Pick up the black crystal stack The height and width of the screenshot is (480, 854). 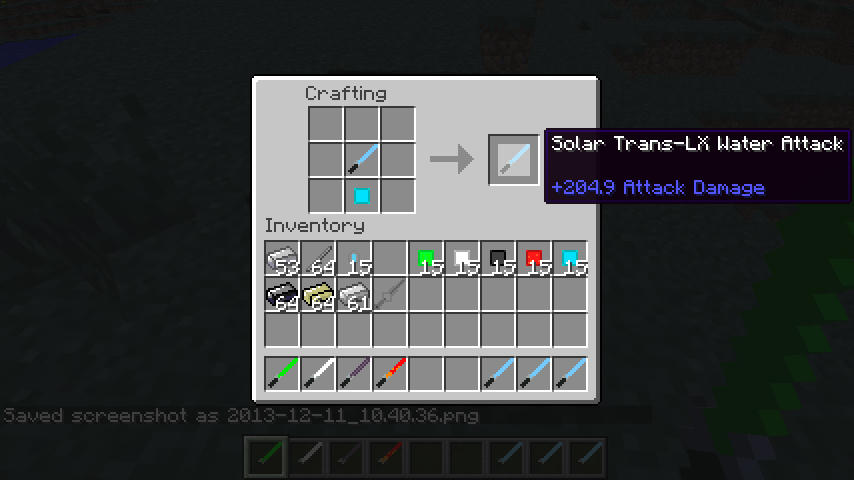pos(499,259)
